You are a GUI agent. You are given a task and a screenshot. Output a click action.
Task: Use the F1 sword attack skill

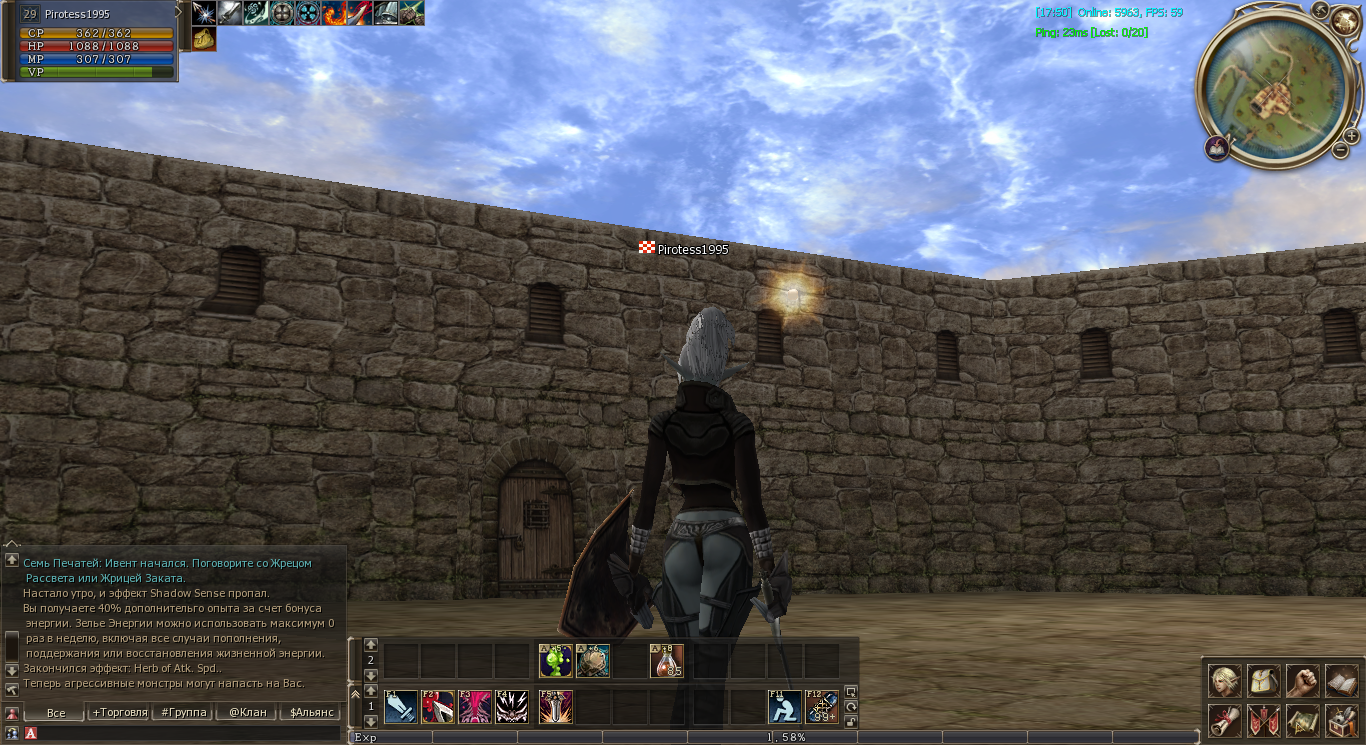coord(401,706)
